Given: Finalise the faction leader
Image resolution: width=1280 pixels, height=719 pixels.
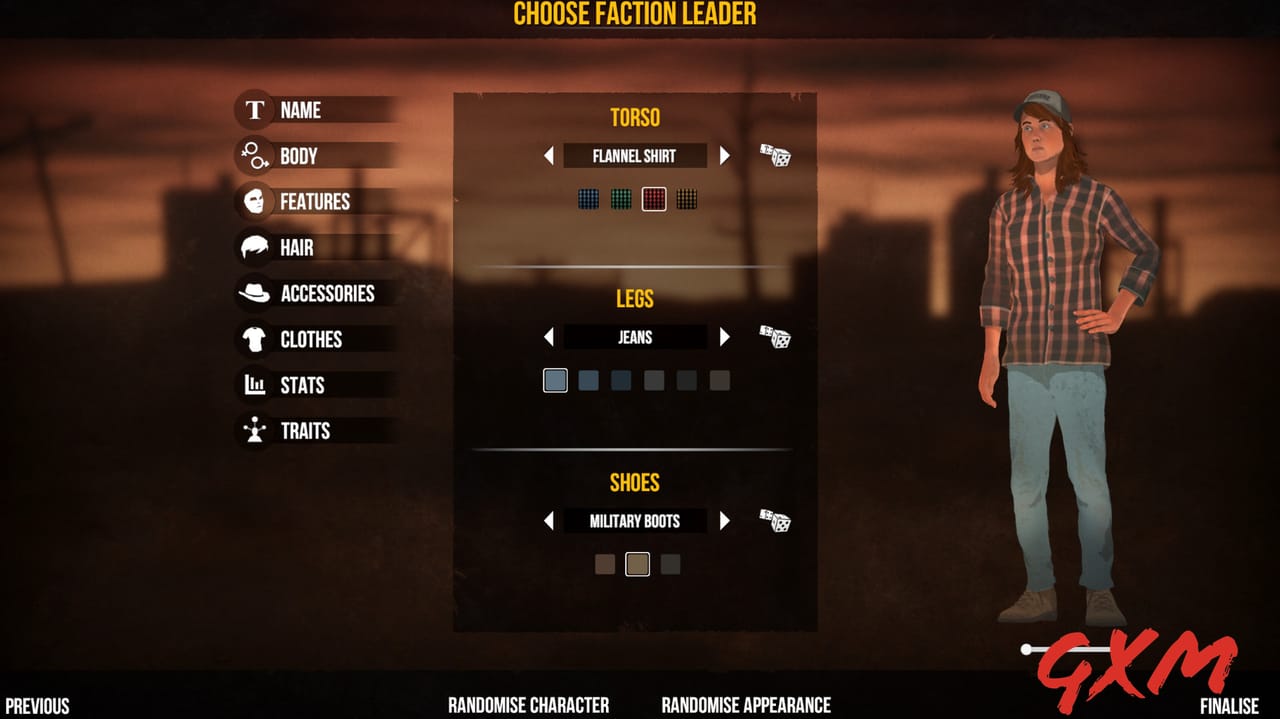Looking at the screenshot, I should click(x=1229, y=706).
